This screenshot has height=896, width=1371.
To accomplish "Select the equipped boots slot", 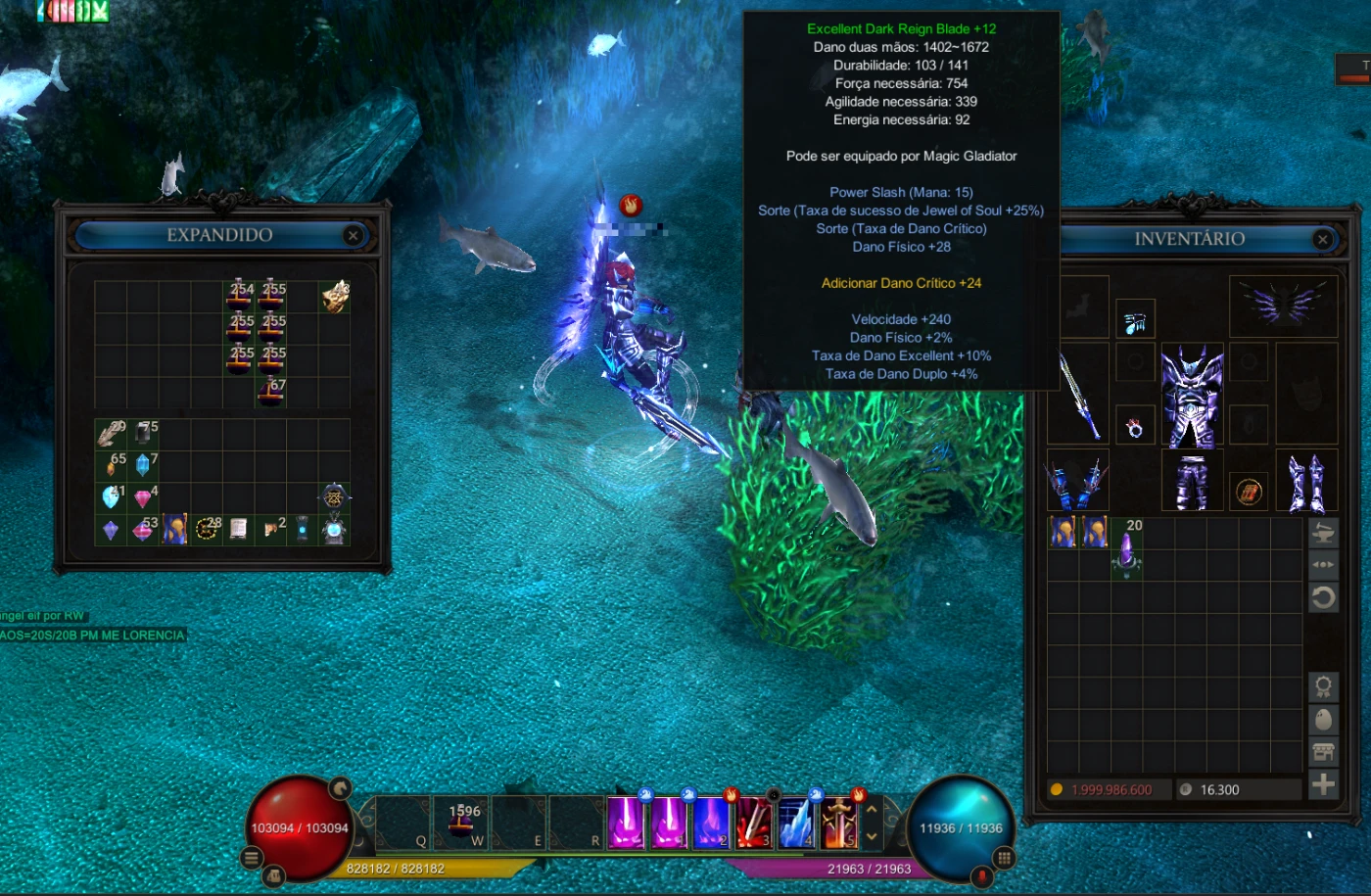I will coord(1306,482).
